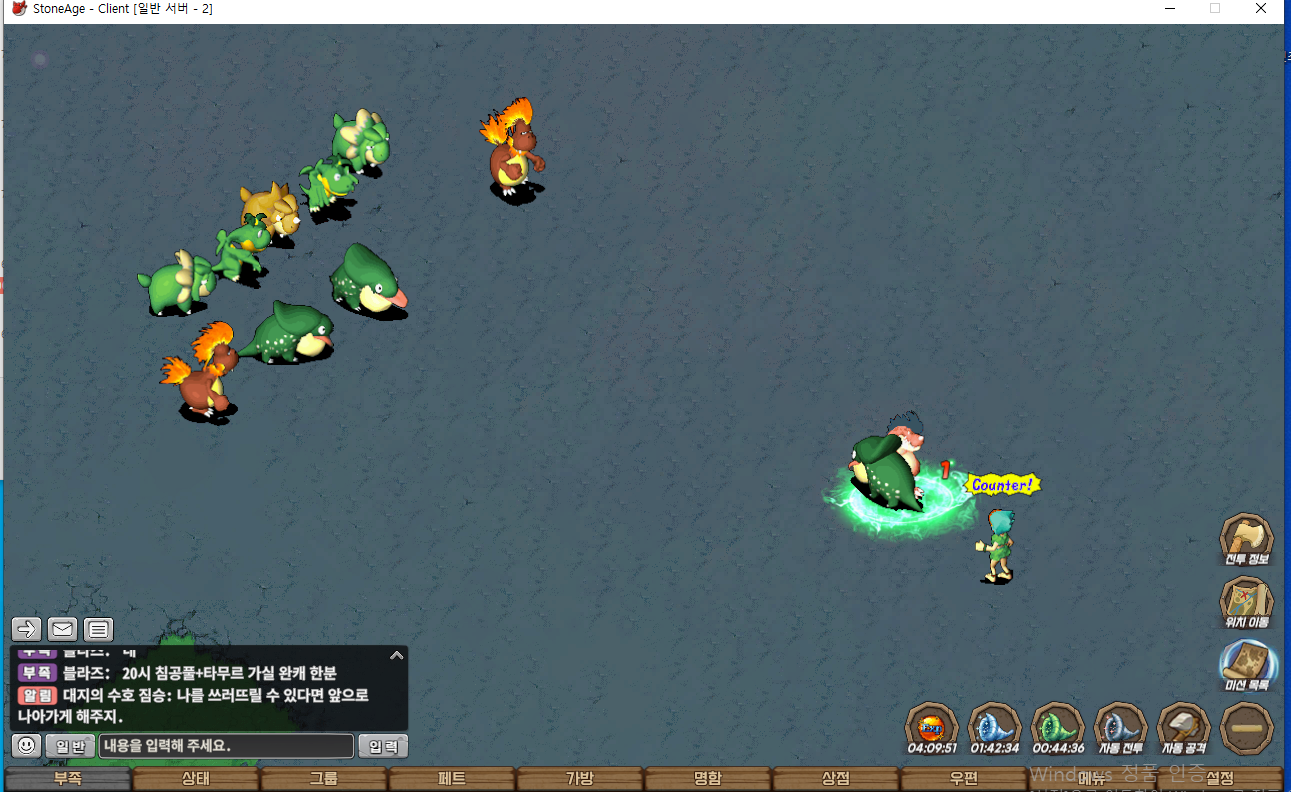Toggle 자동 공격 auto attack hammer icon
1291x792 pixels.
pos(1183,726)
